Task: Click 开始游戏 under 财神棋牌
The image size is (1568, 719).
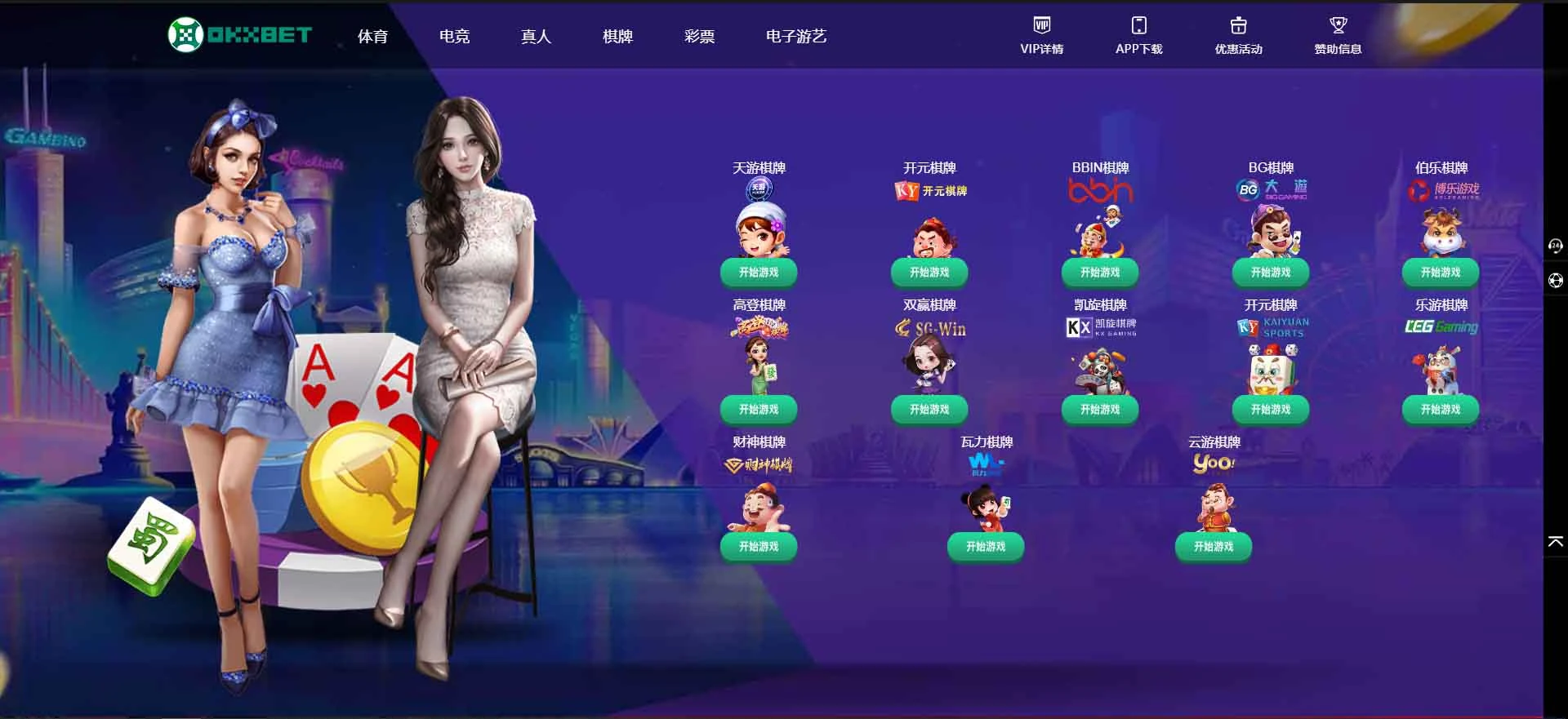Action: click(758, 547)
